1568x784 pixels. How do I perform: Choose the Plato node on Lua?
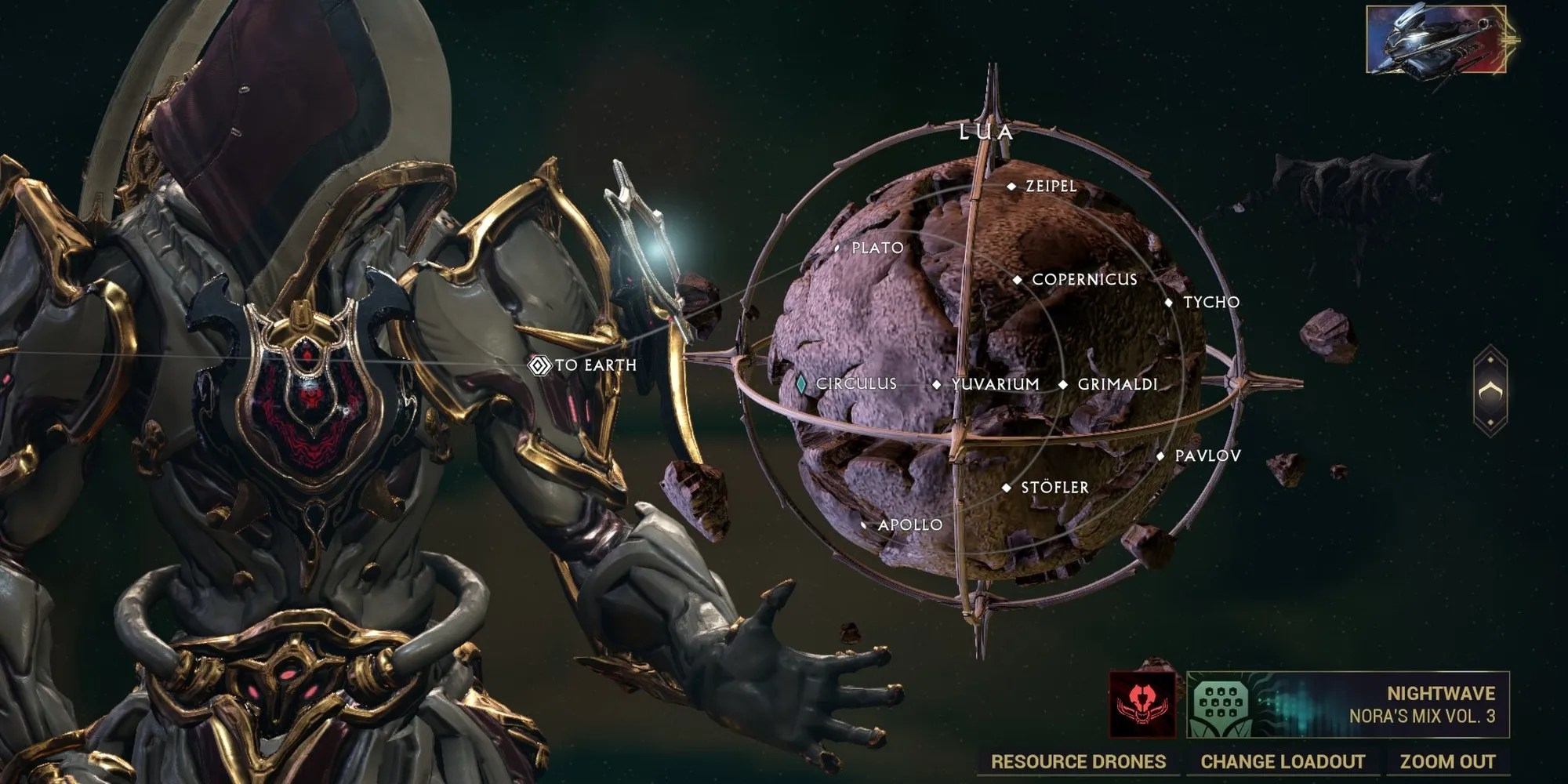click(837, 249)
